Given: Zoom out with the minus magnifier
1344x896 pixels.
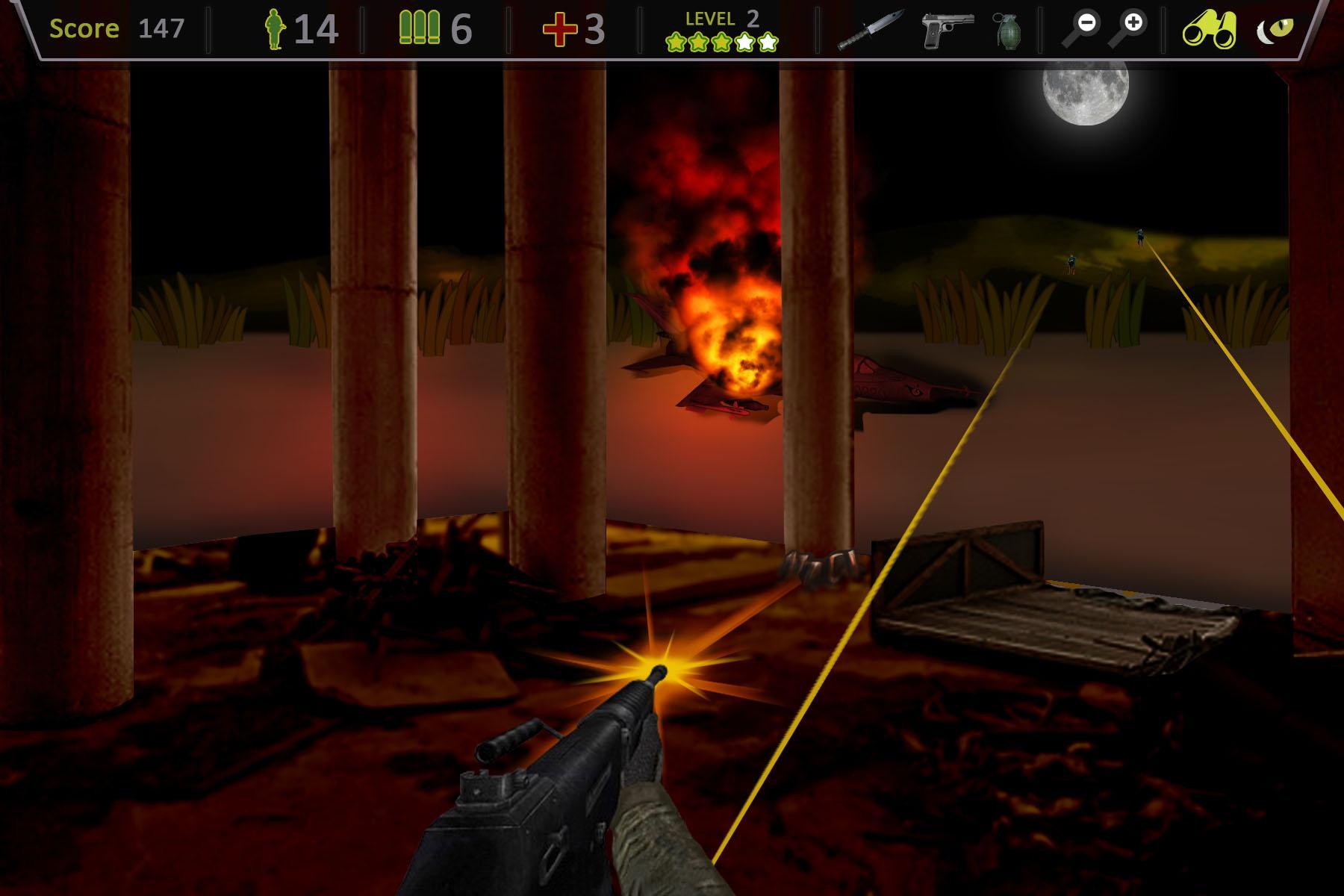Looking at the screenshot, I should coord(1083,28).
